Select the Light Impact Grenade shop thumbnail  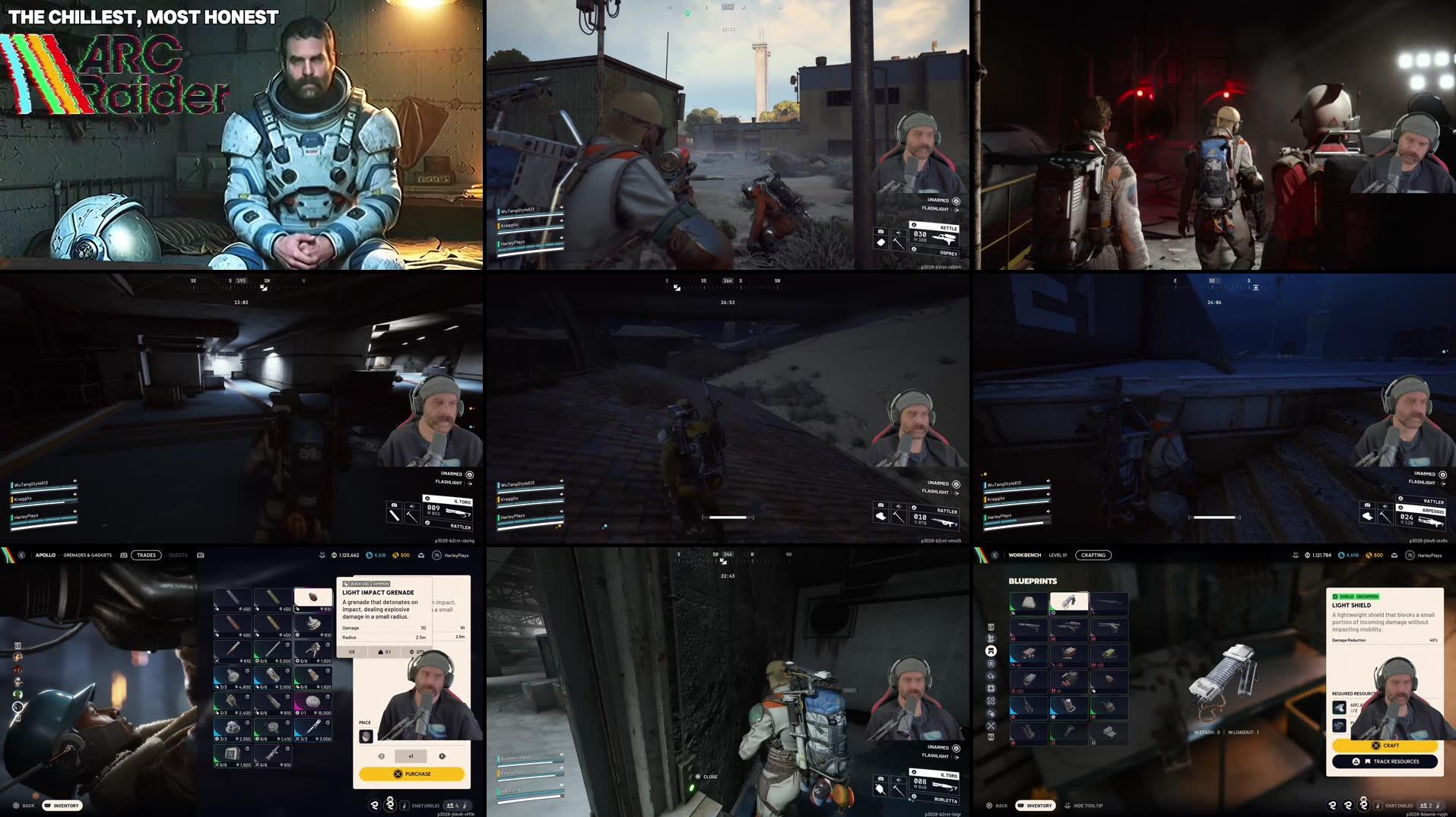pyautogui.click(x=313, y=597)
